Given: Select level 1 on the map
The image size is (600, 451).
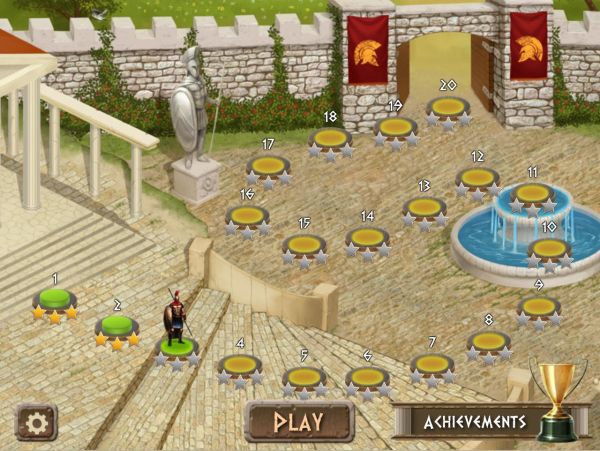Looking at the screenshot, I should [x=55, y=299].
